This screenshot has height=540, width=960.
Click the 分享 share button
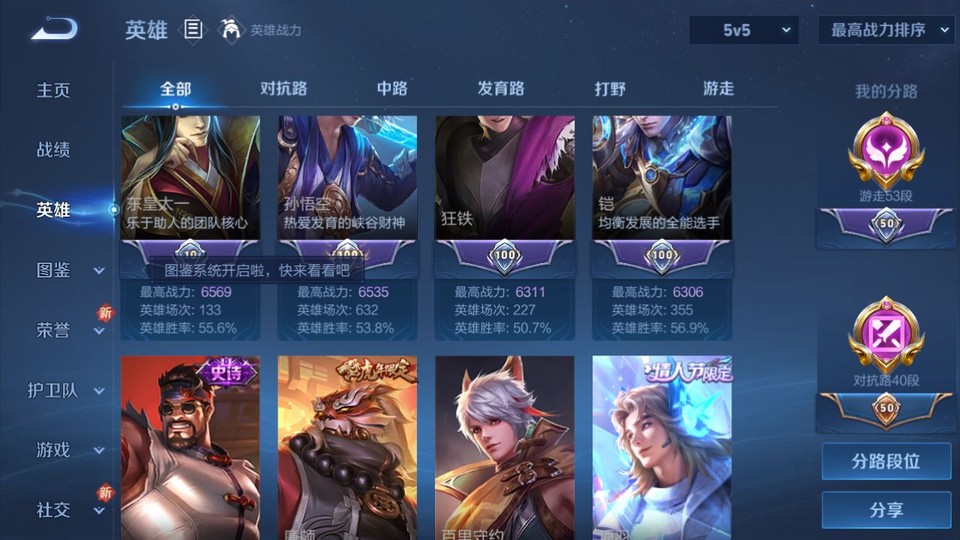[x=886, y=510]
